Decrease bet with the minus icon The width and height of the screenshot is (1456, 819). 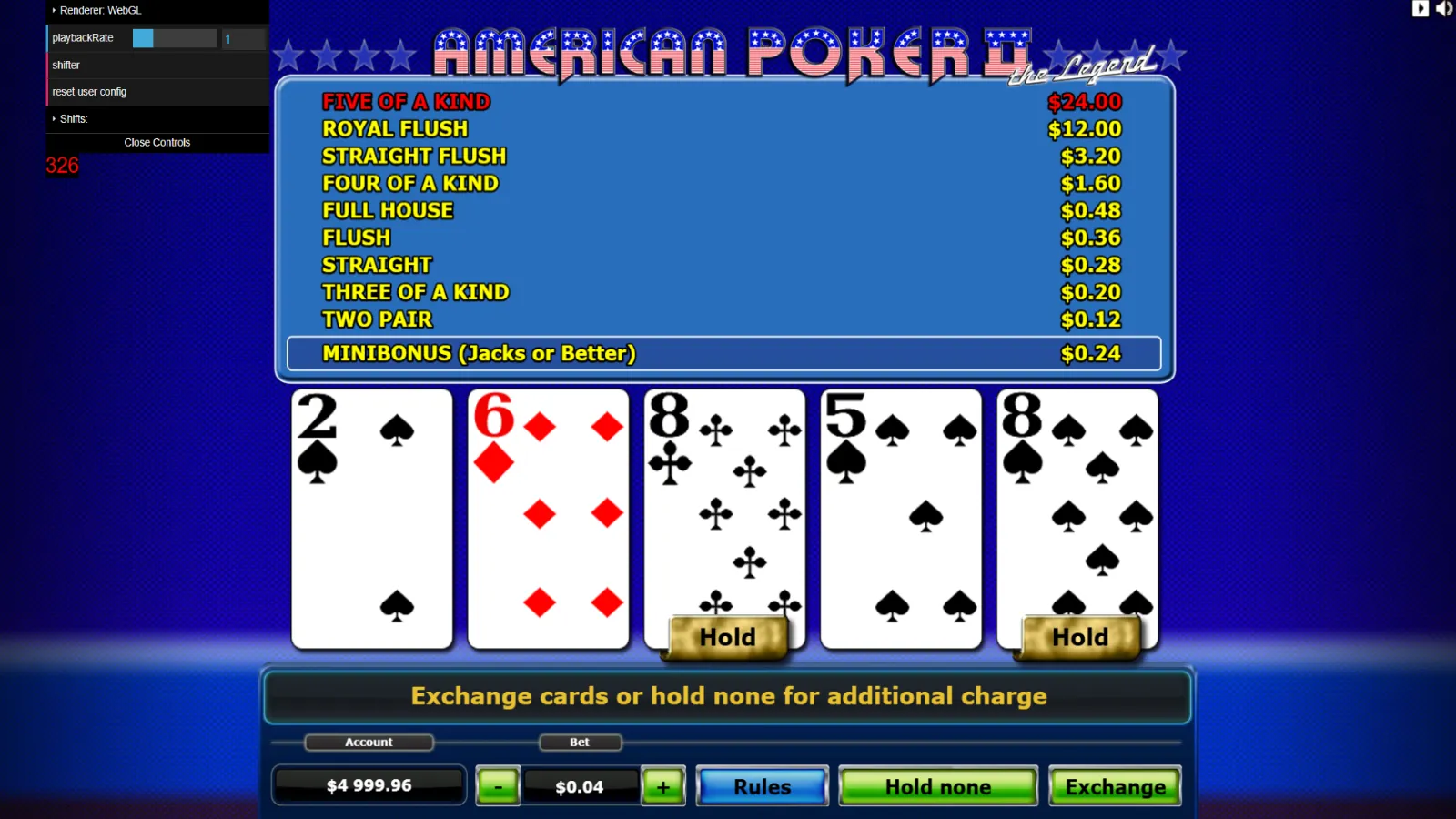(x=497, y=785)
